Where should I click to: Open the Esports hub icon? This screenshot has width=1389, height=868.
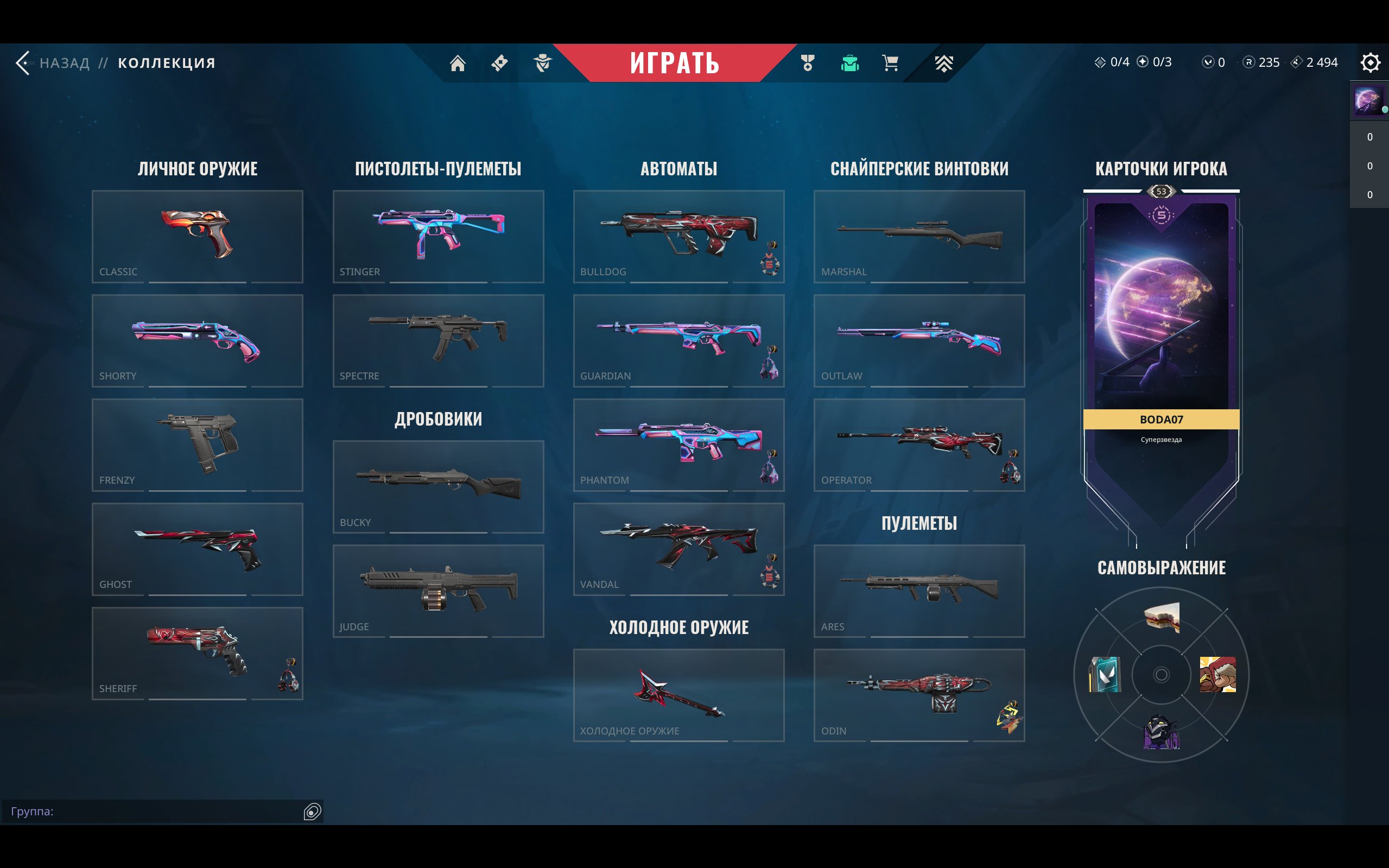coord(944,63)
